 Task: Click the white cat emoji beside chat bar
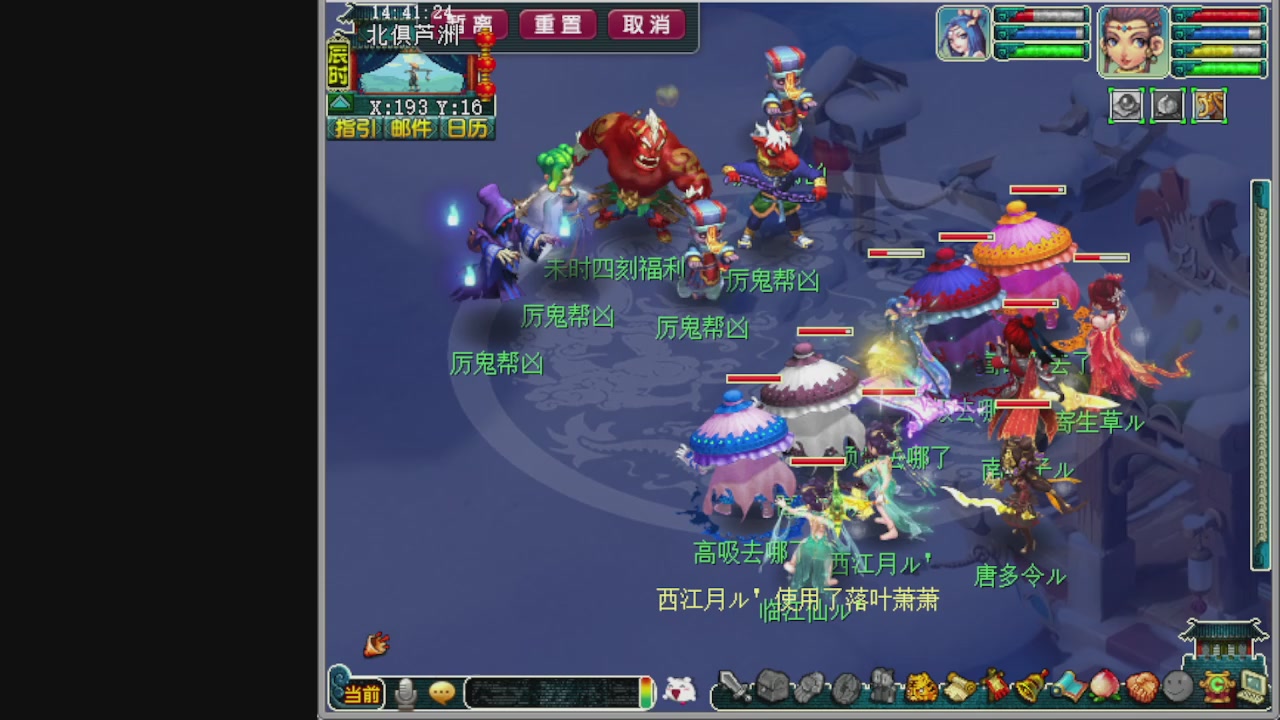[679, 690]
